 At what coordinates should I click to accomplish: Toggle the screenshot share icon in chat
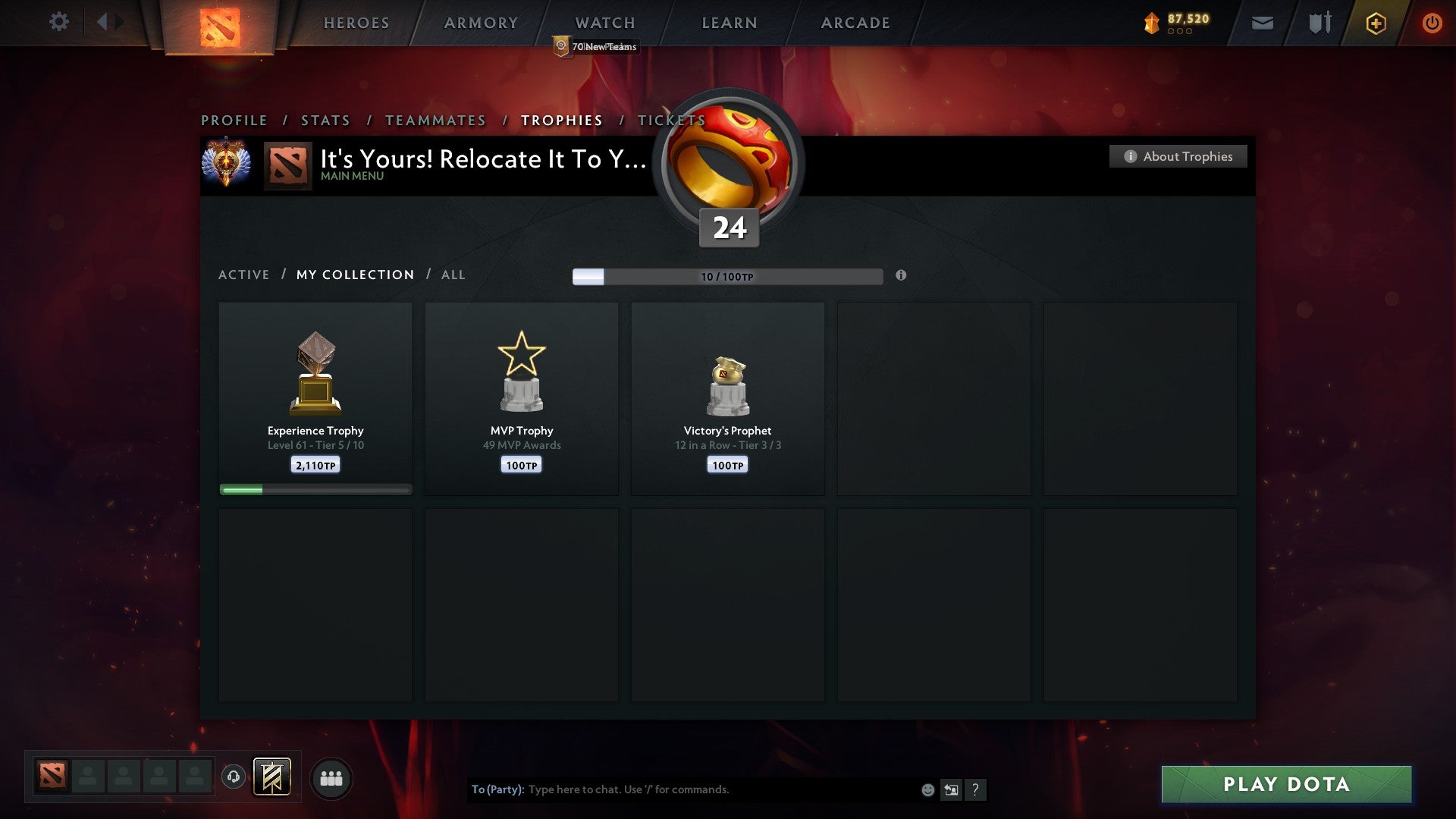pyautogui.click(x=951, y=789)
